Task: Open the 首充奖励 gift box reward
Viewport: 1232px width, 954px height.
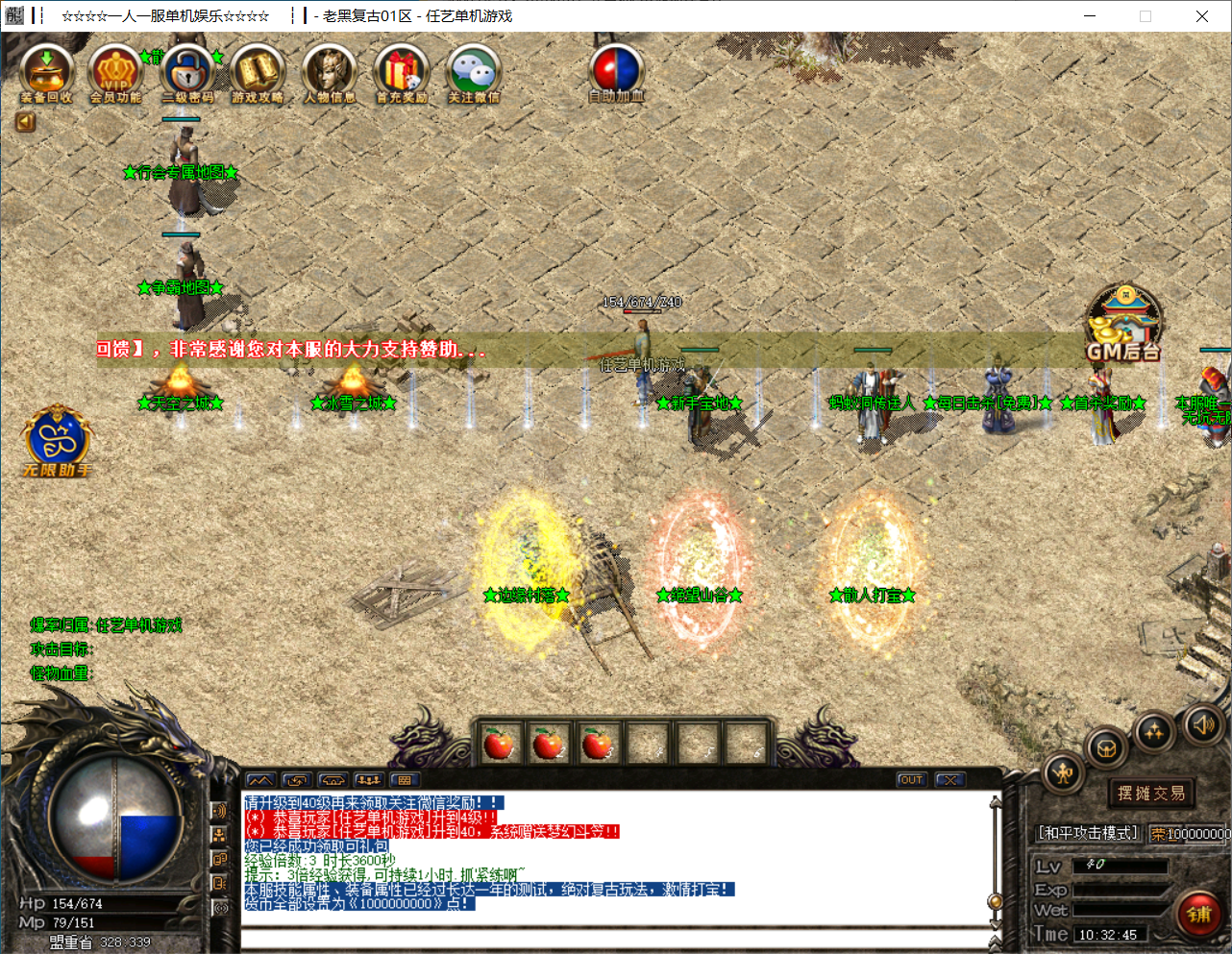Action: [x=402, y=71]
